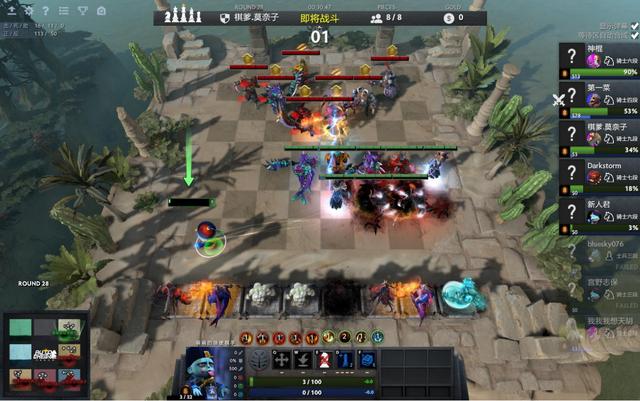The width and height of the screenshot is (640, 401).
Task: Open the list icon in top bar
Action: click(x=64, y=10)
